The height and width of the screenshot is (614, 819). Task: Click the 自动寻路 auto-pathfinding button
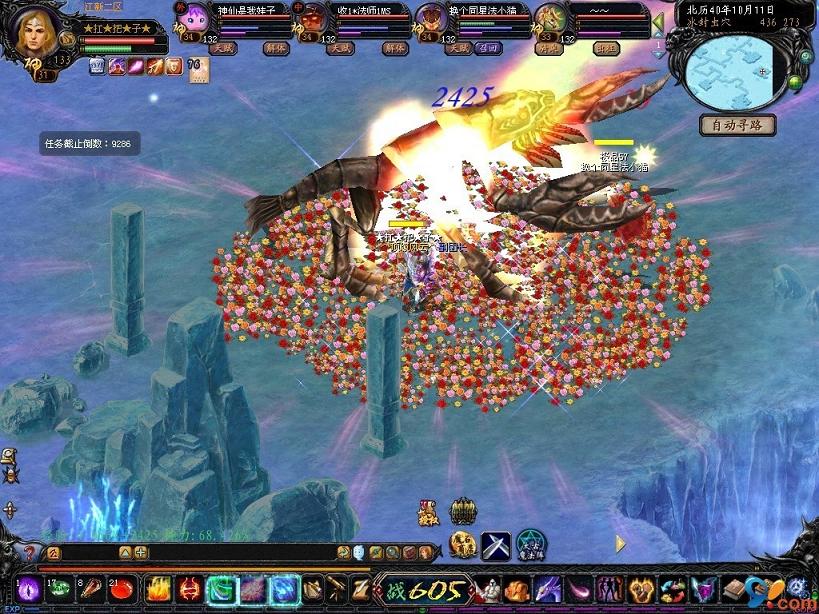click(x=737, y=125)
